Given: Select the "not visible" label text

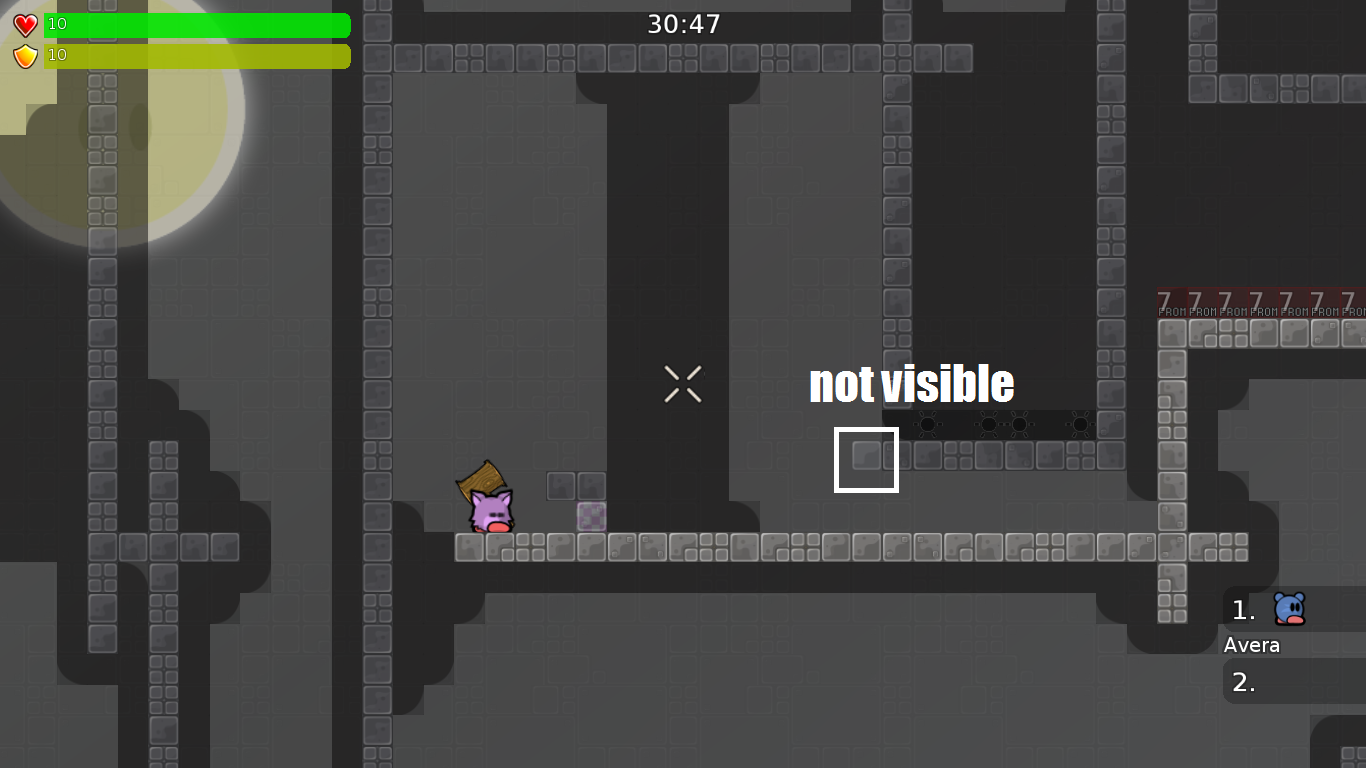Looking at the screenshot, I should click(912, 384).
